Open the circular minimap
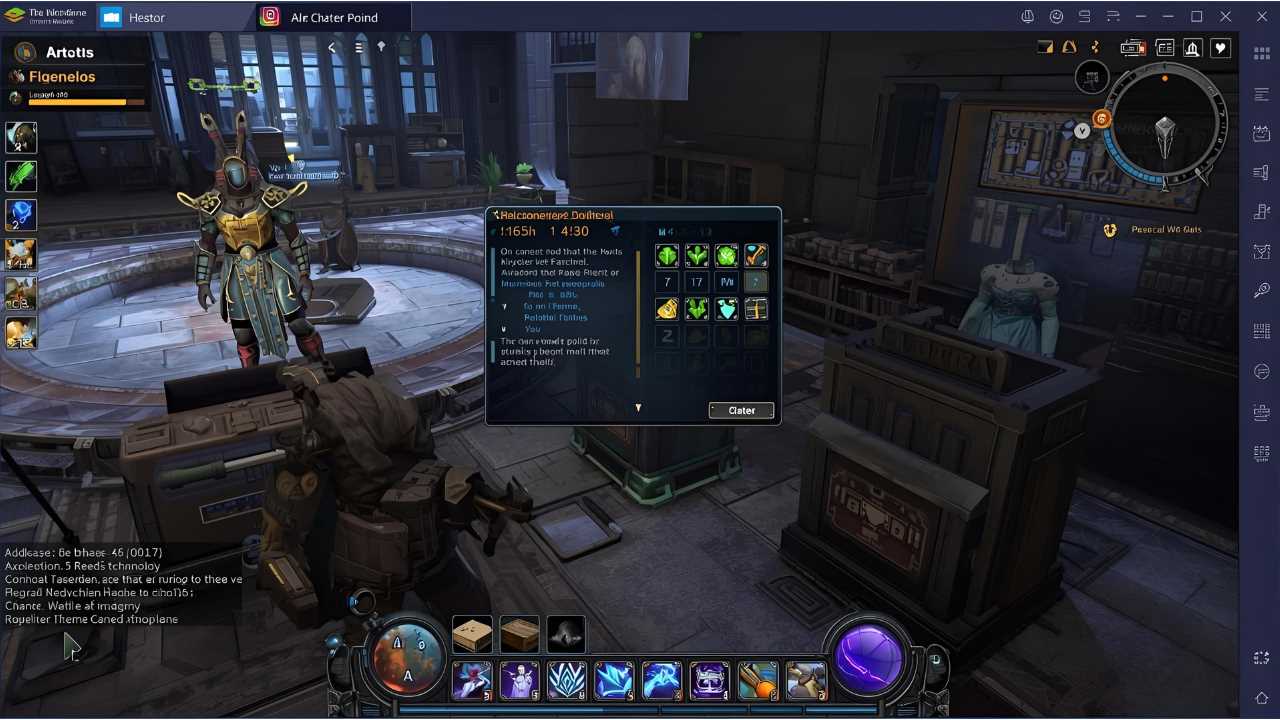This screenshot has width=1280, height=720. 1164,126
